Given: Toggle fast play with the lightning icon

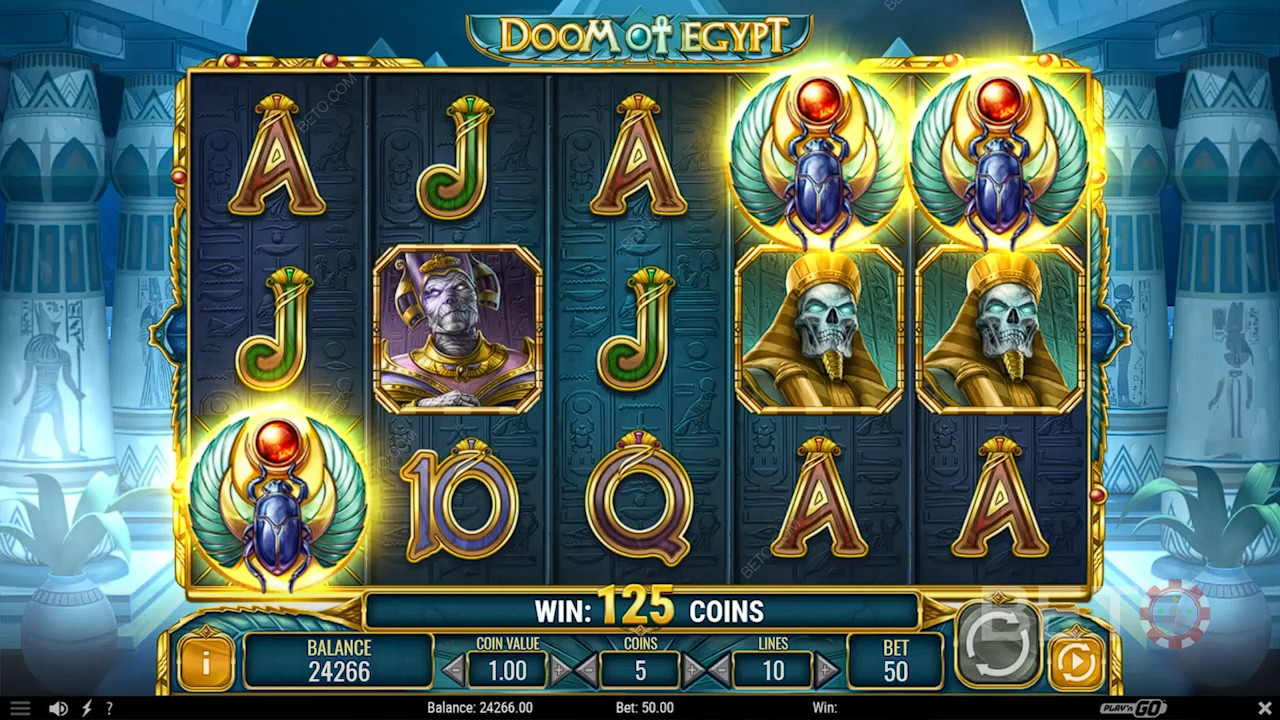Looking at the screenshot, I should (86, 708).
